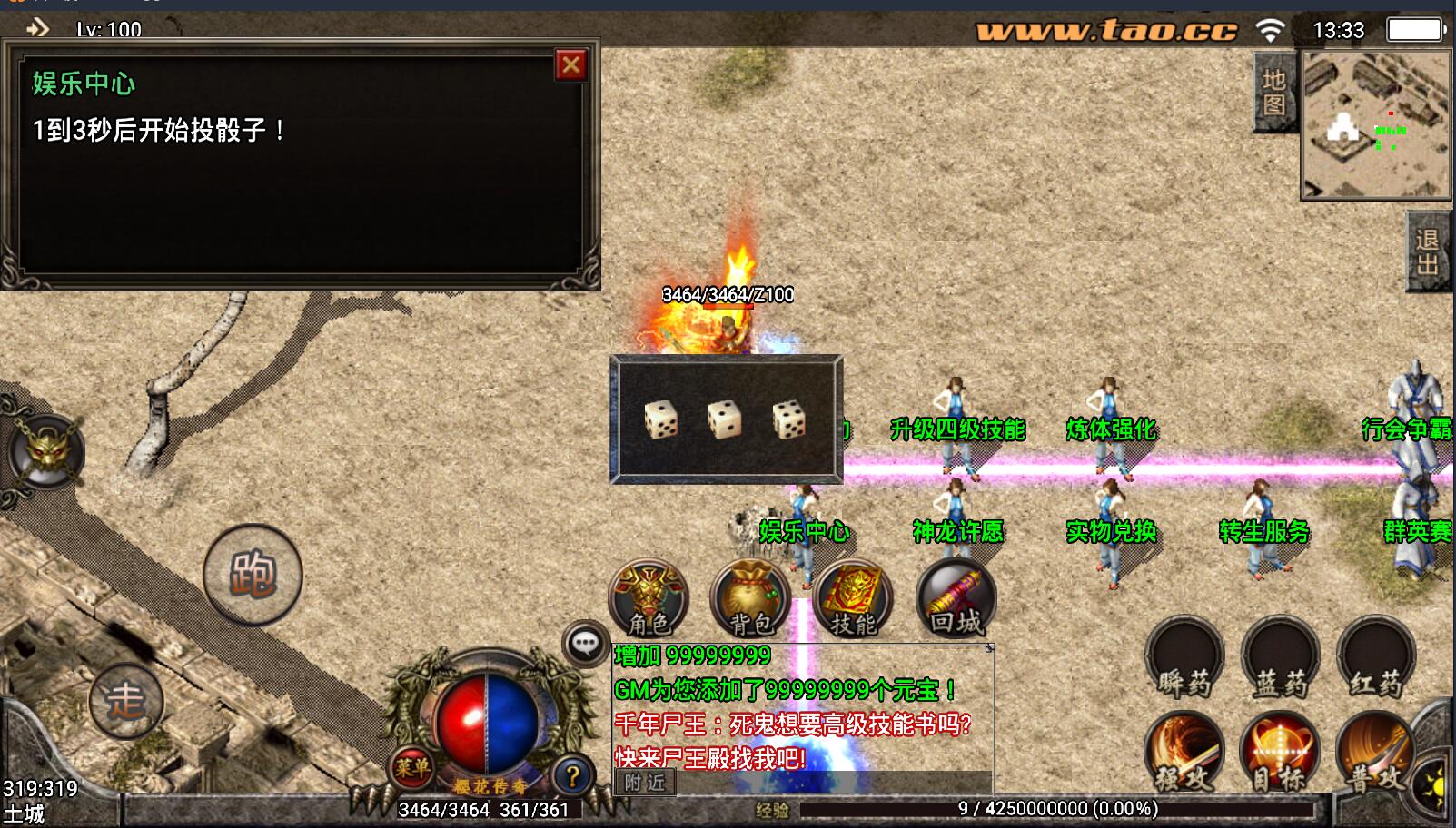This screenshot has height=828, width=1456.
Task: Open the 地图 map button
Action: click(1273, 93)
